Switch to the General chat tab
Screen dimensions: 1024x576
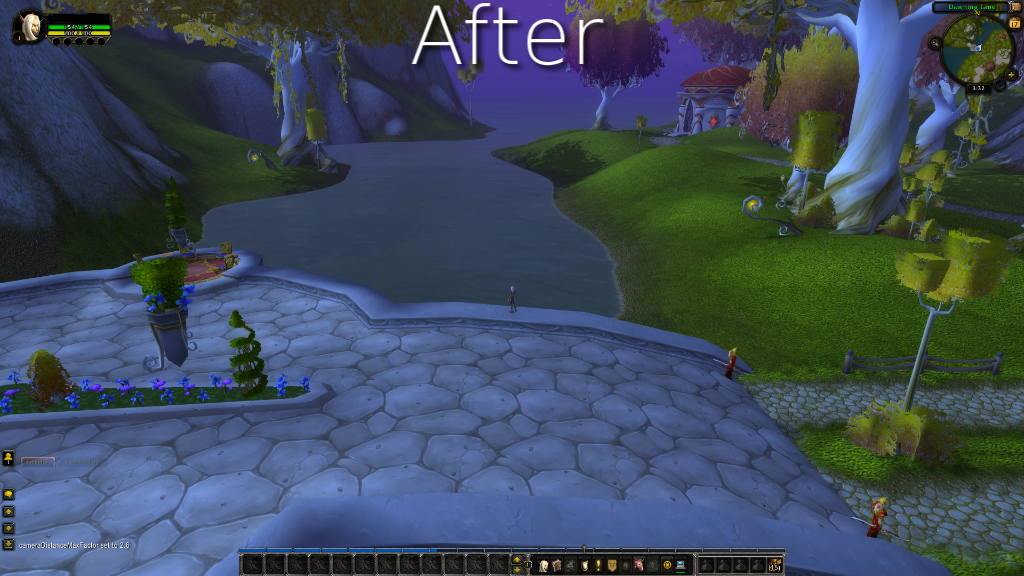pos(38,462)
